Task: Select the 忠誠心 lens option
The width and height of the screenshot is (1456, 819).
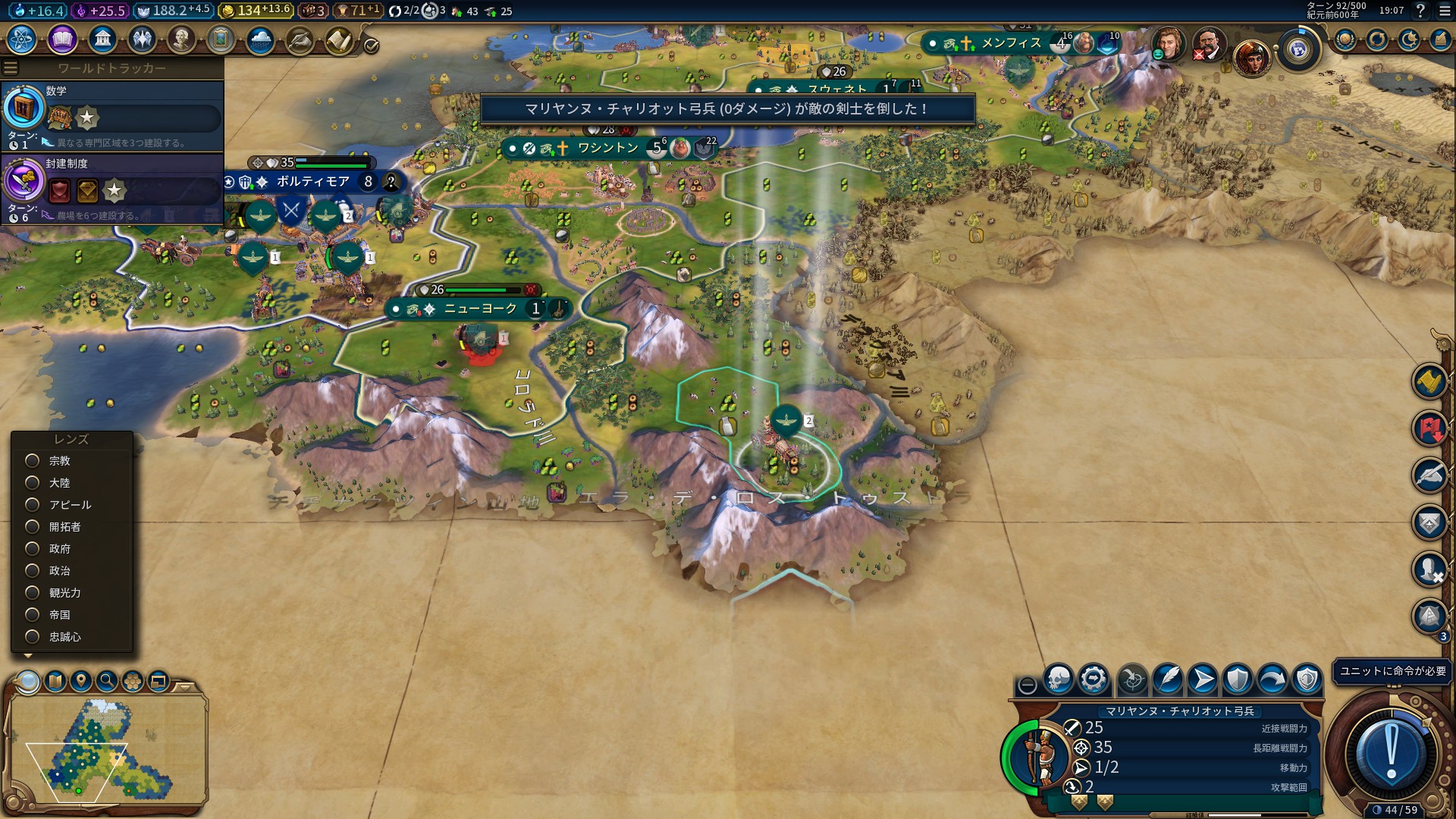Action: click(x=33, y=637)
